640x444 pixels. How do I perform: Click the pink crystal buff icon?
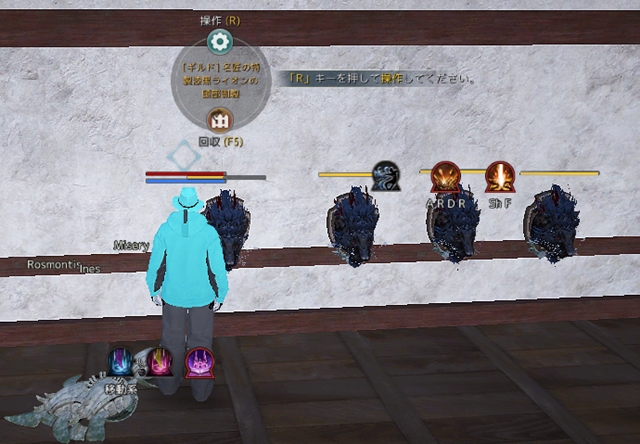(x=160, y=361)
